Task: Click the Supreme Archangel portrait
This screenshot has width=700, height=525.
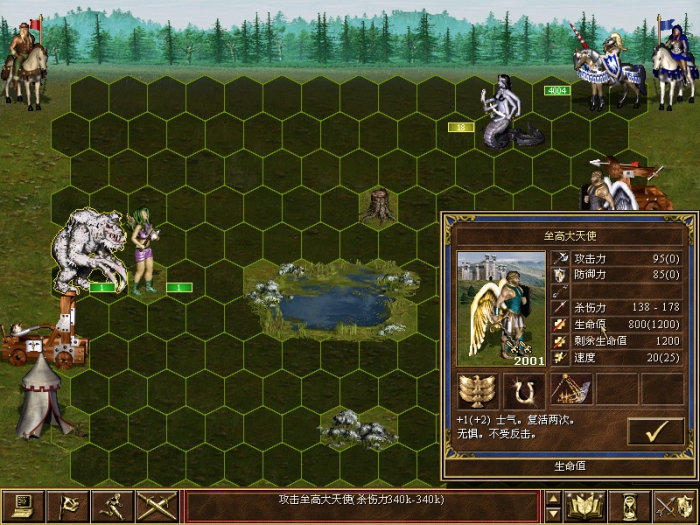Action: 500,307
